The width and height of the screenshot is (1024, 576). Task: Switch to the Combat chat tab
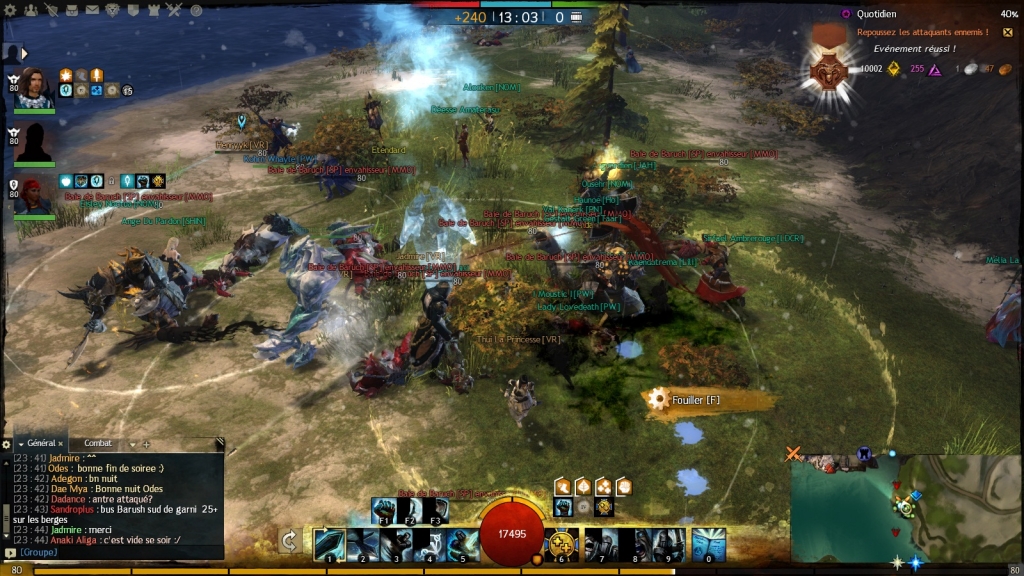click(x=98, y=443)
